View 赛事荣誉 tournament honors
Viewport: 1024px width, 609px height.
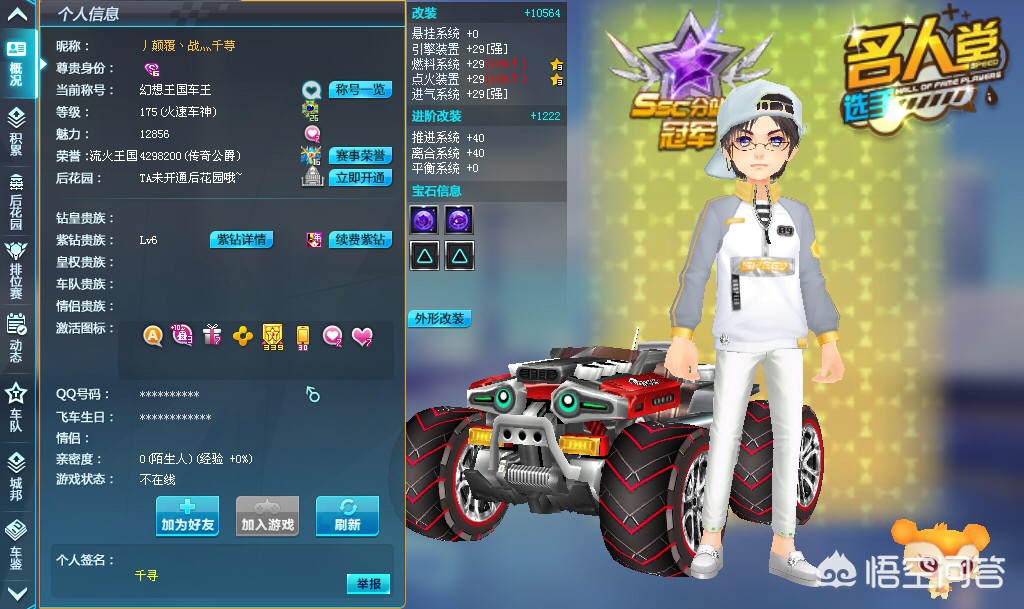(359, 156)
